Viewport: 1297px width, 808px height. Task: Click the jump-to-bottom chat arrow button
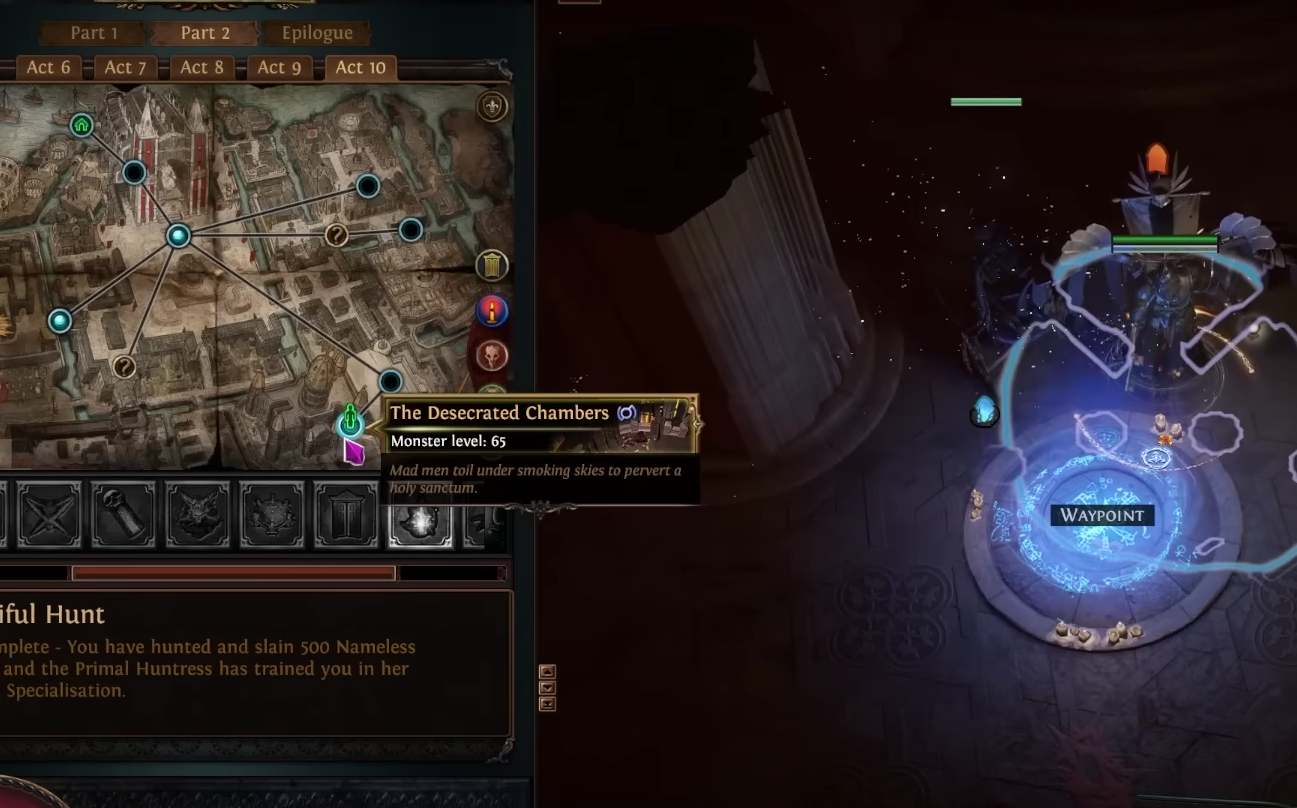click(546, 703)
